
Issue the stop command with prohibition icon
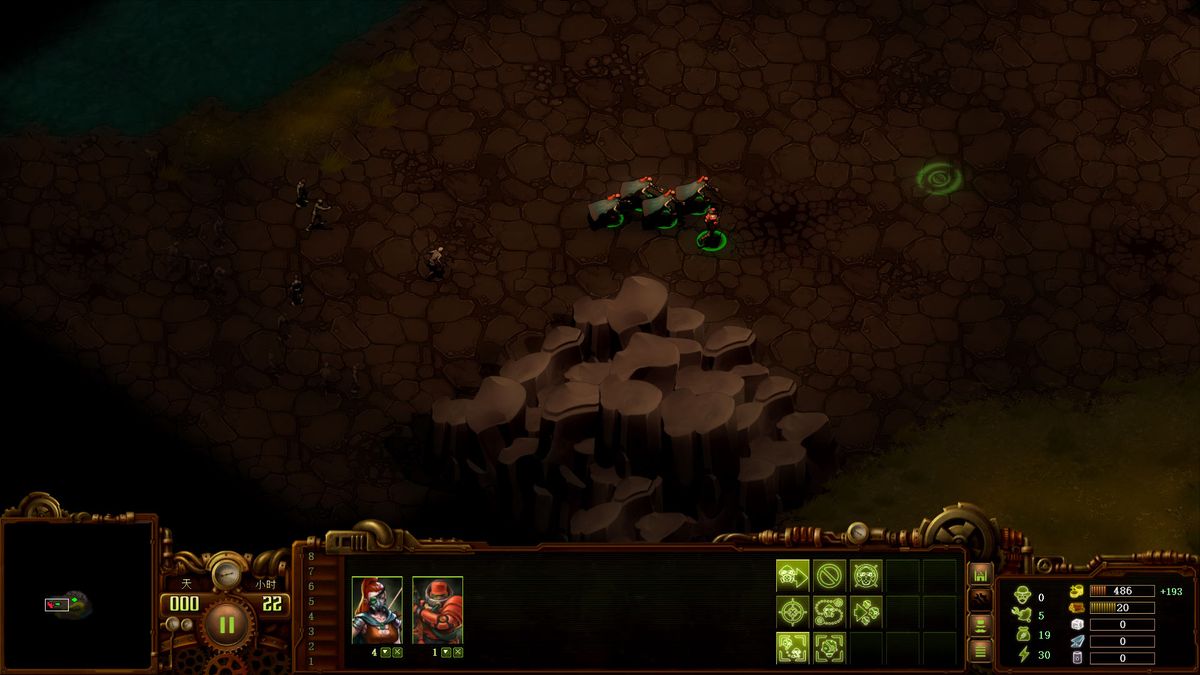829,575
